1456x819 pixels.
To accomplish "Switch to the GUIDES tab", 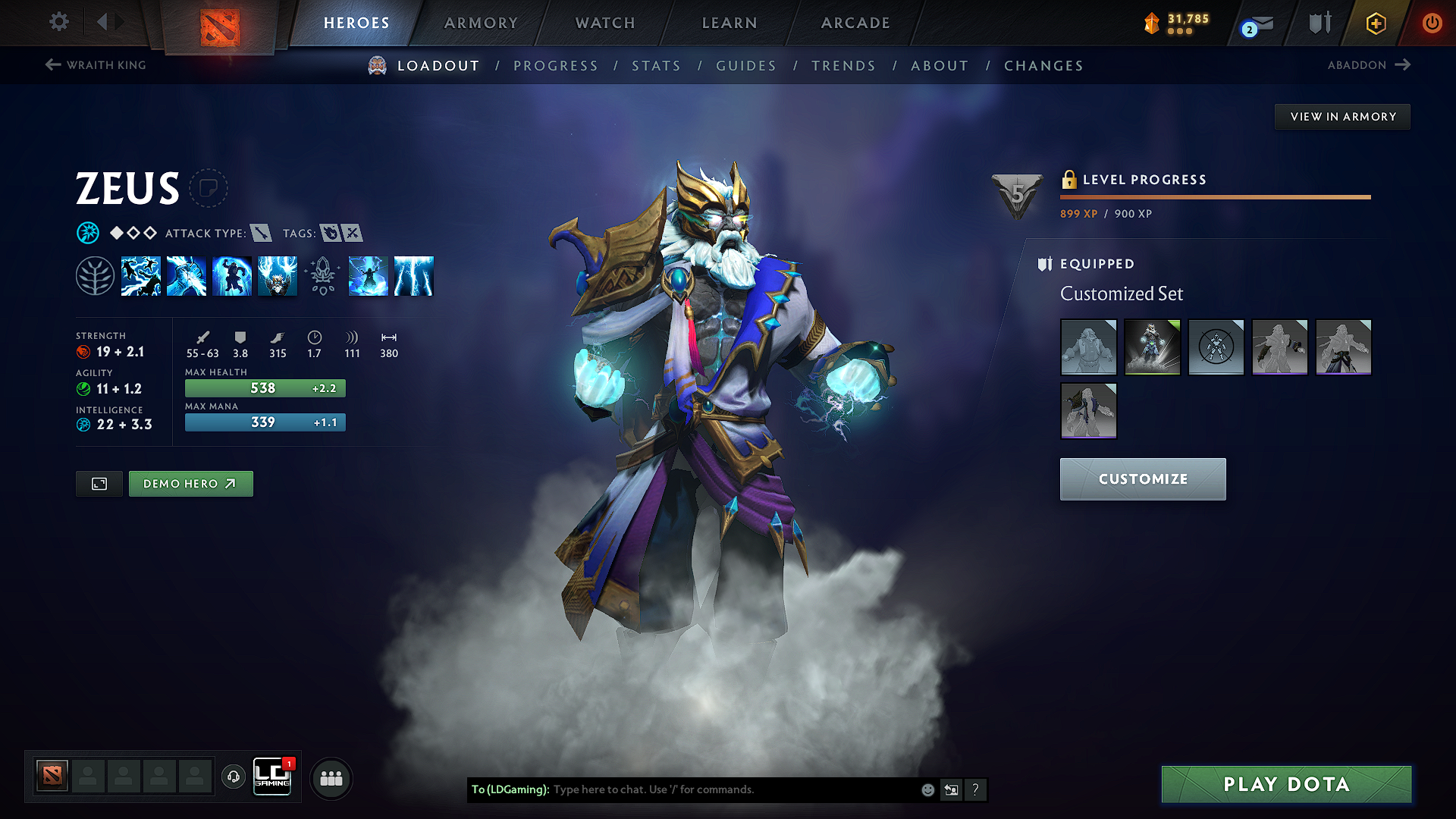I will pos(745,66).
